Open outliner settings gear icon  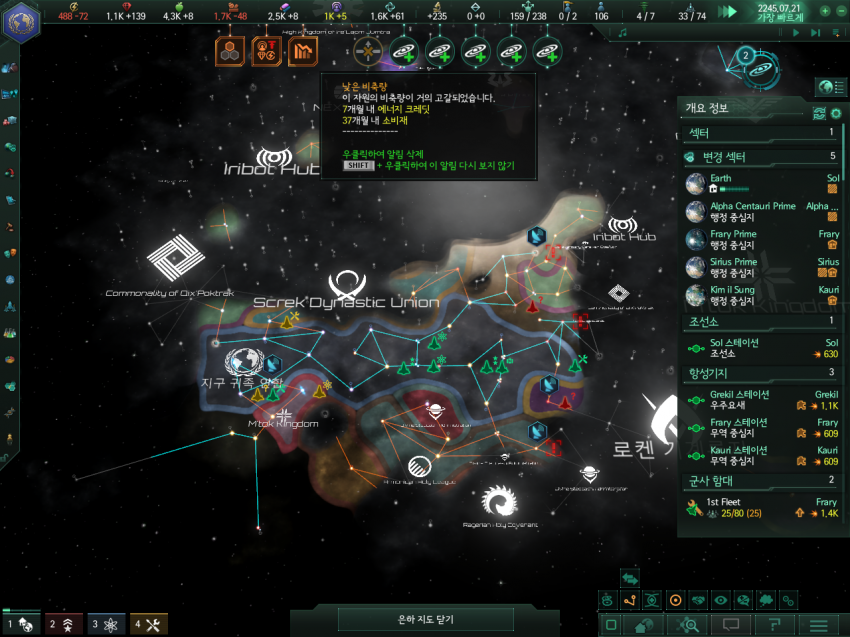[x=820, y=112]
